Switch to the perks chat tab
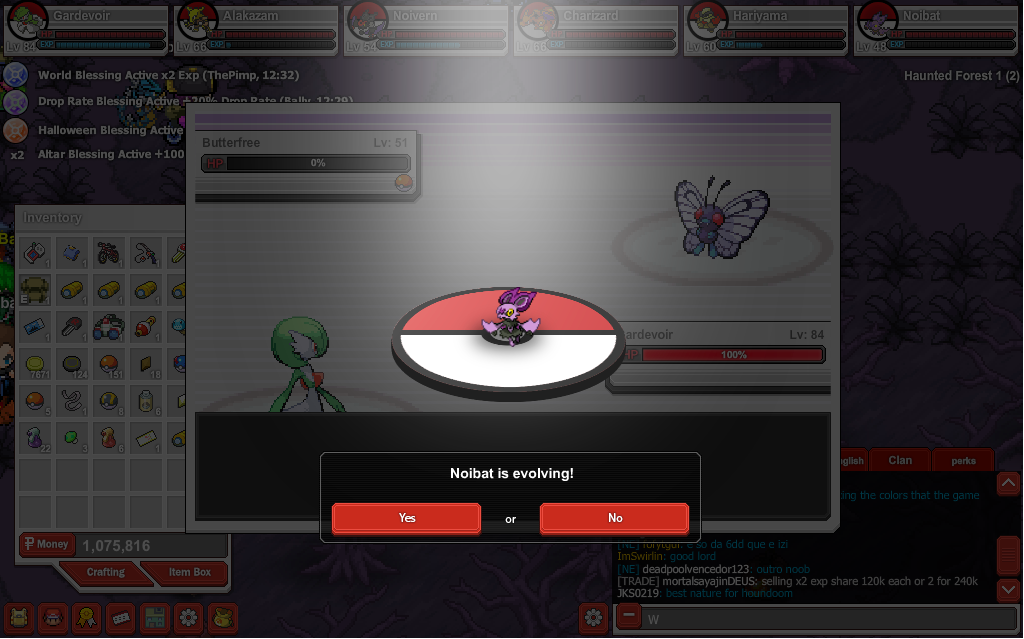Viewport: 1024px width, 639px height. [963, 461]
